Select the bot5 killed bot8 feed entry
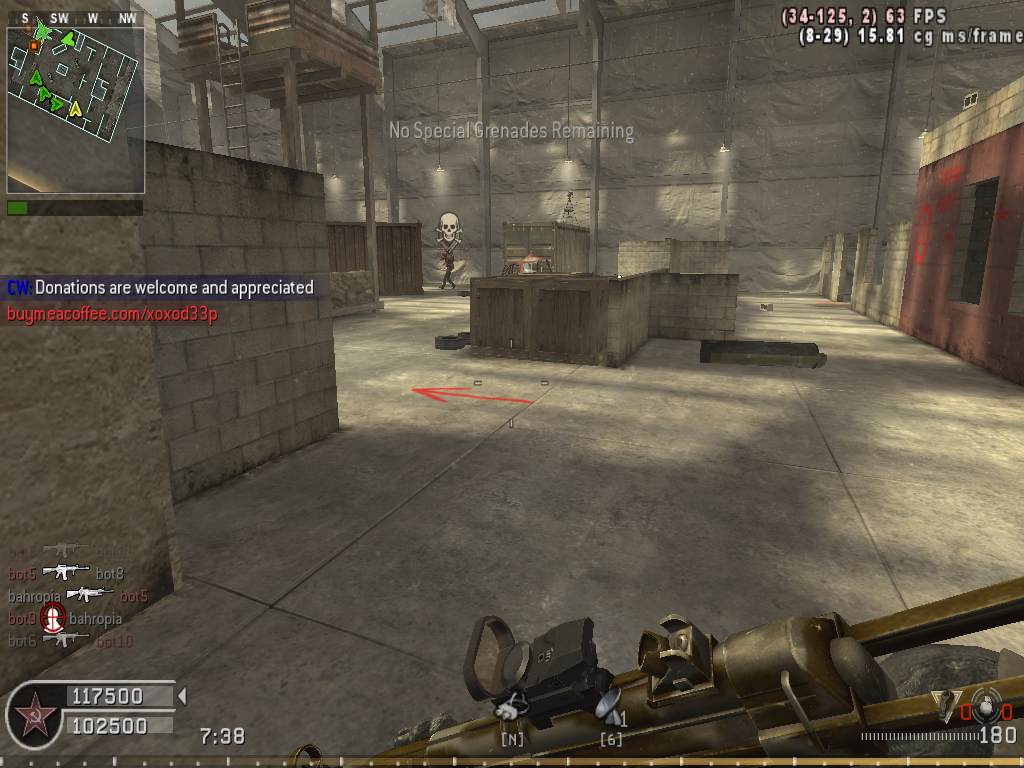The image size is (1024, 768). coord(66,573)
